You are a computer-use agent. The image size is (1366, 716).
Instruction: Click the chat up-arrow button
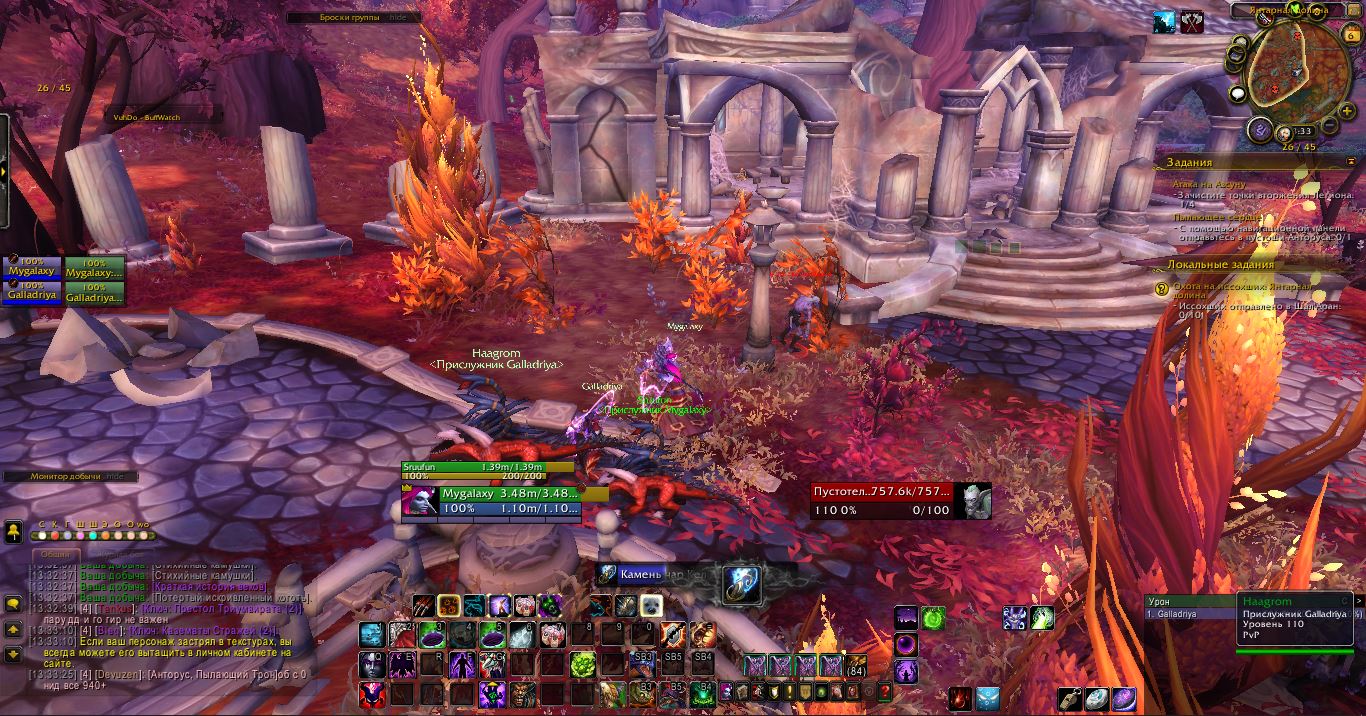pyautogui.click(x=14, y=630)
